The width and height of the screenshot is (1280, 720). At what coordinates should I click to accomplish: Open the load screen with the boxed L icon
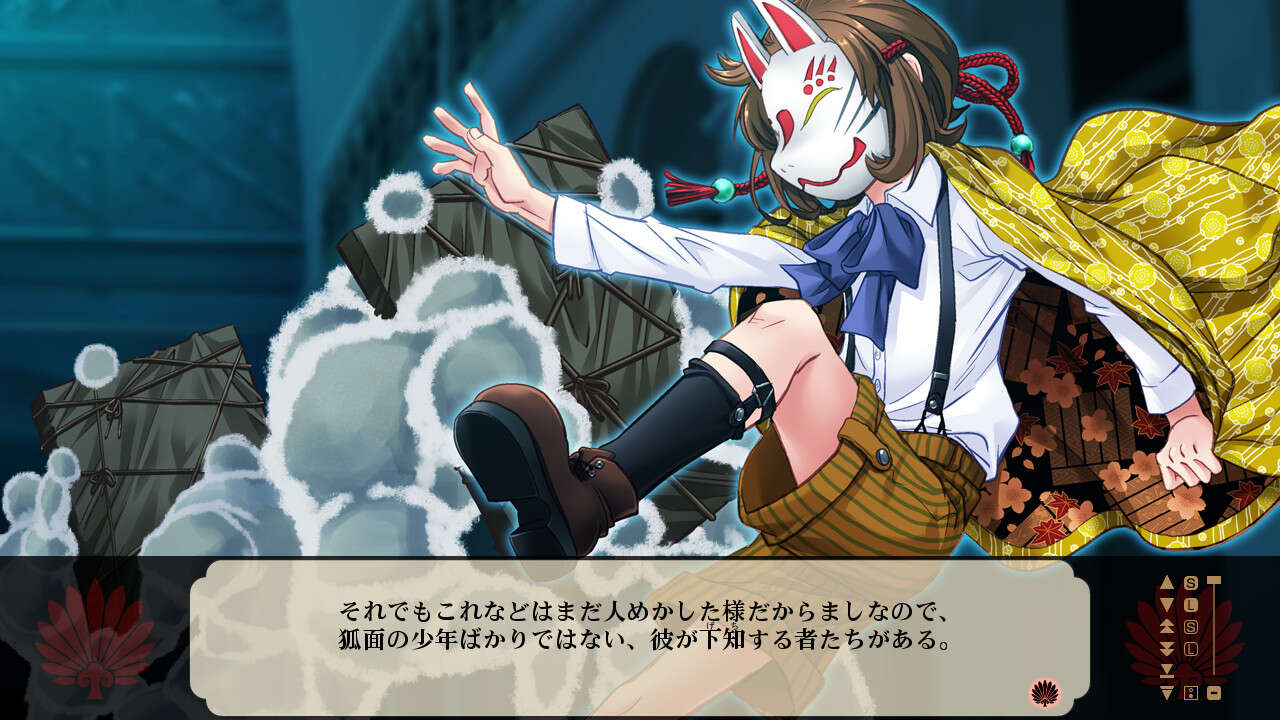pyautogui.click(x=1192, y=647)
